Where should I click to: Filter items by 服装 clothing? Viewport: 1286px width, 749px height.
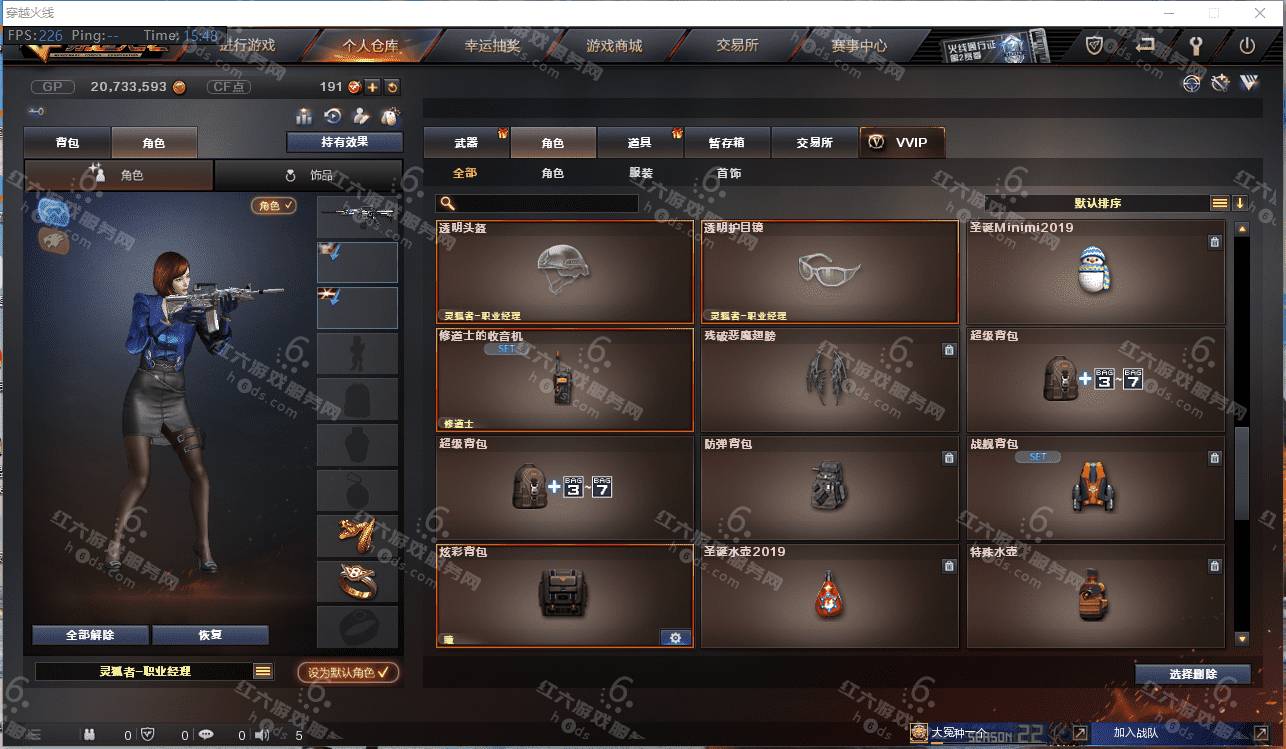641,173
